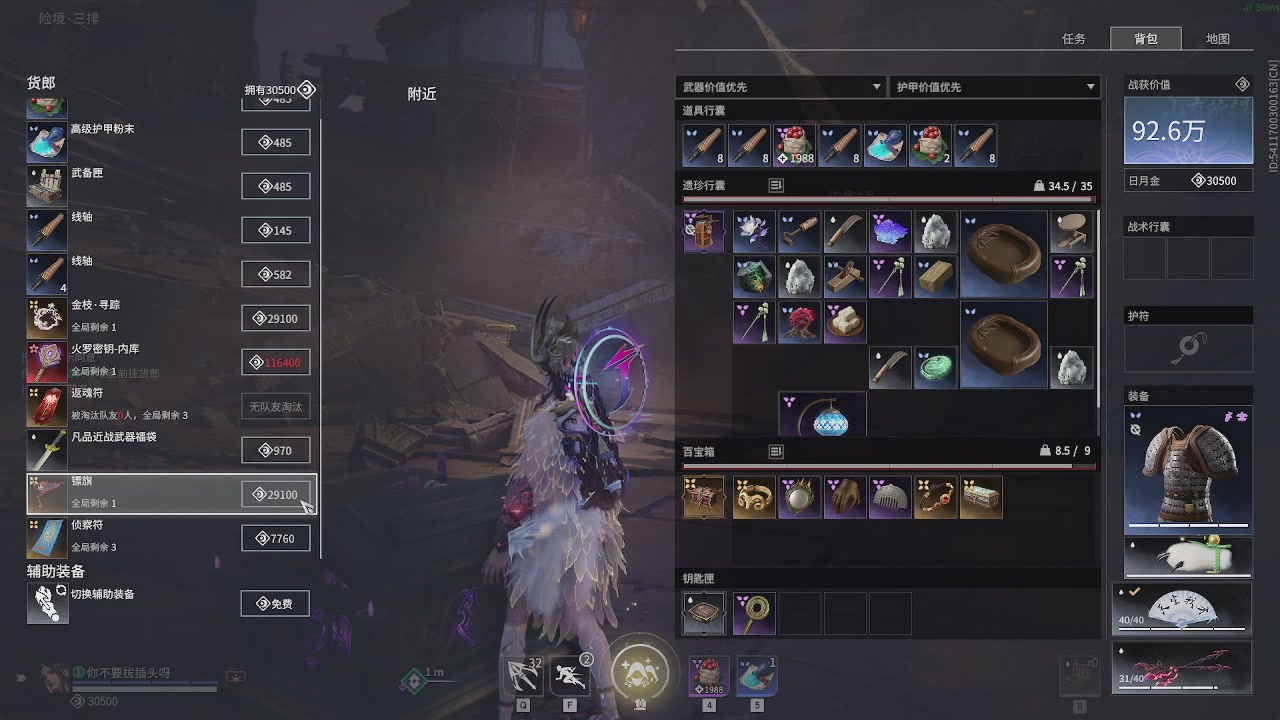Open the 地图 tab
The width and height of the screenshot is (1280, 720).
point(1217,39)
